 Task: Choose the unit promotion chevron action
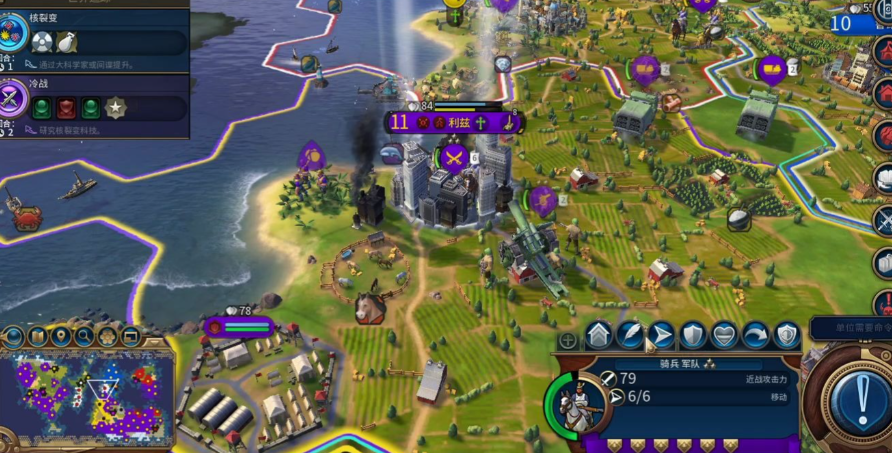(x=598, y=335)
